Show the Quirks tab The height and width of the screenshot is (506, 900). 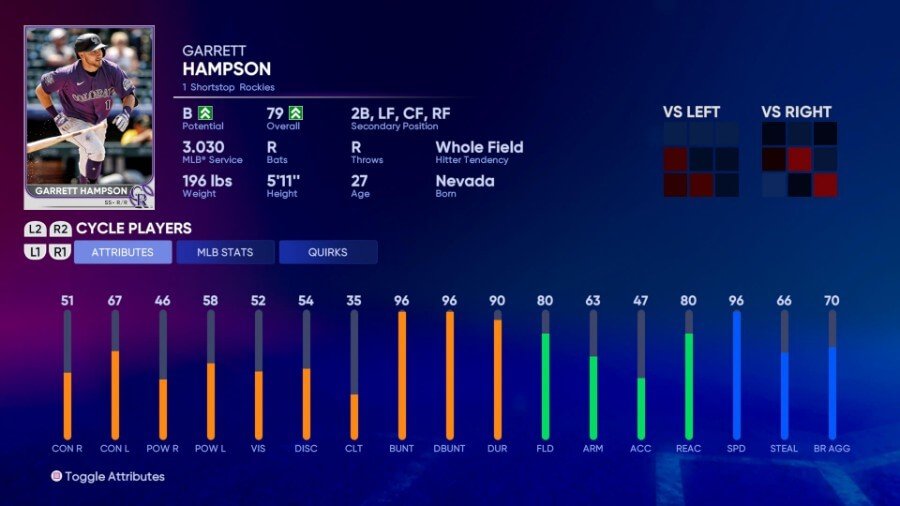[x=328, y=252]
